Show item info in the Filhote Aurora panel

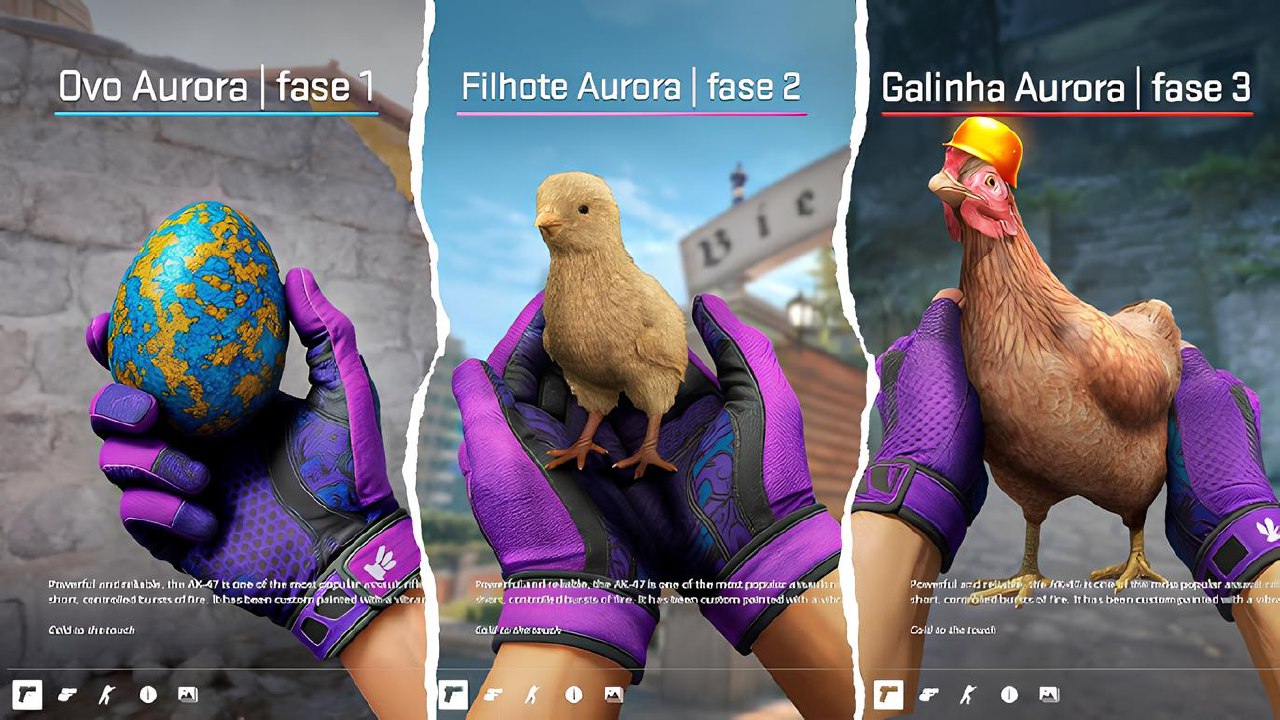tap(573, 694)
